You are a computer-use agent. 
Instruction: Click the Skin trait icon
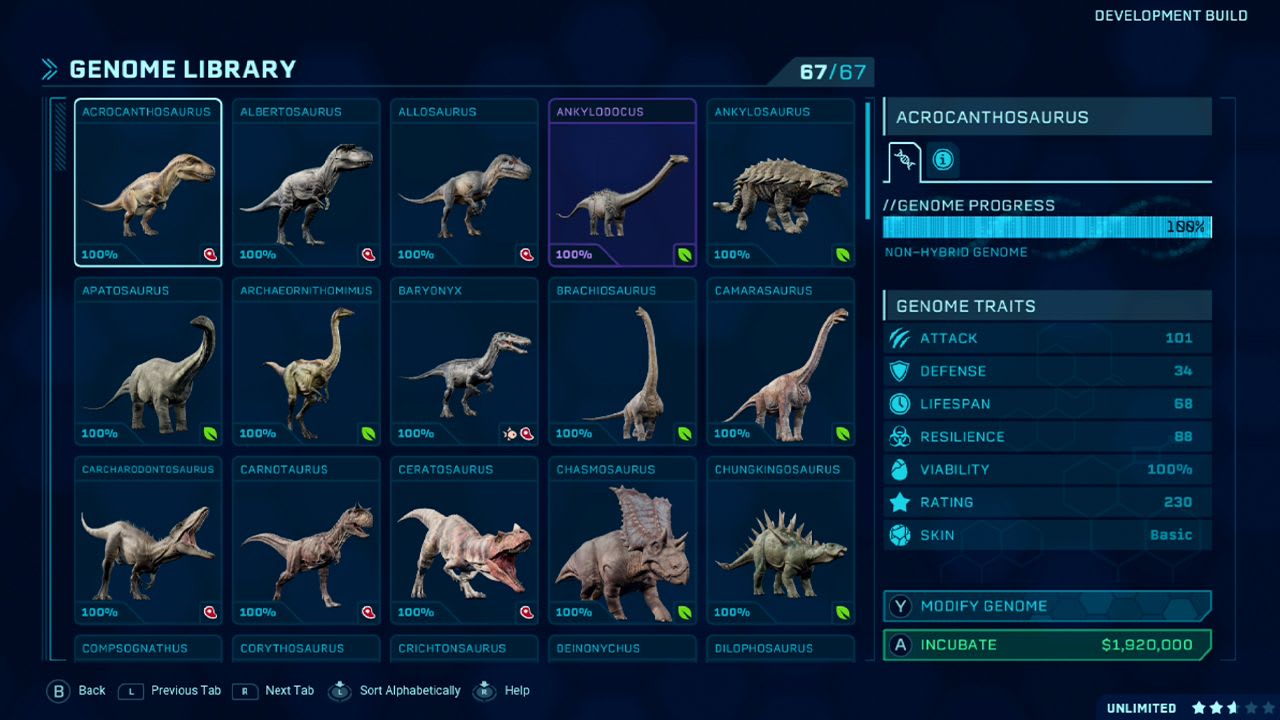(900, 535)
